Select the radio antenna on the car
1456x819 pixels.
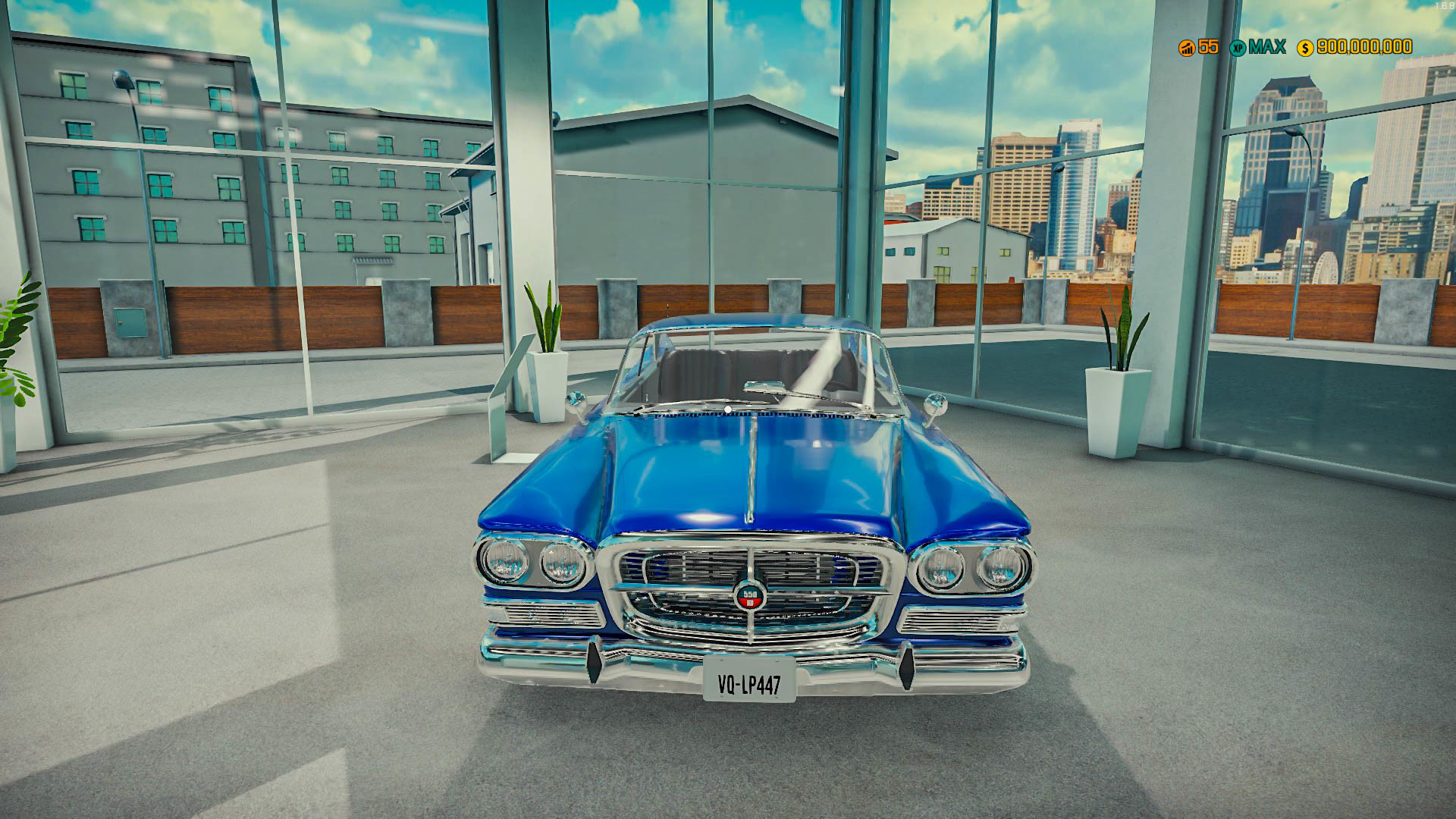click(668, 311)
